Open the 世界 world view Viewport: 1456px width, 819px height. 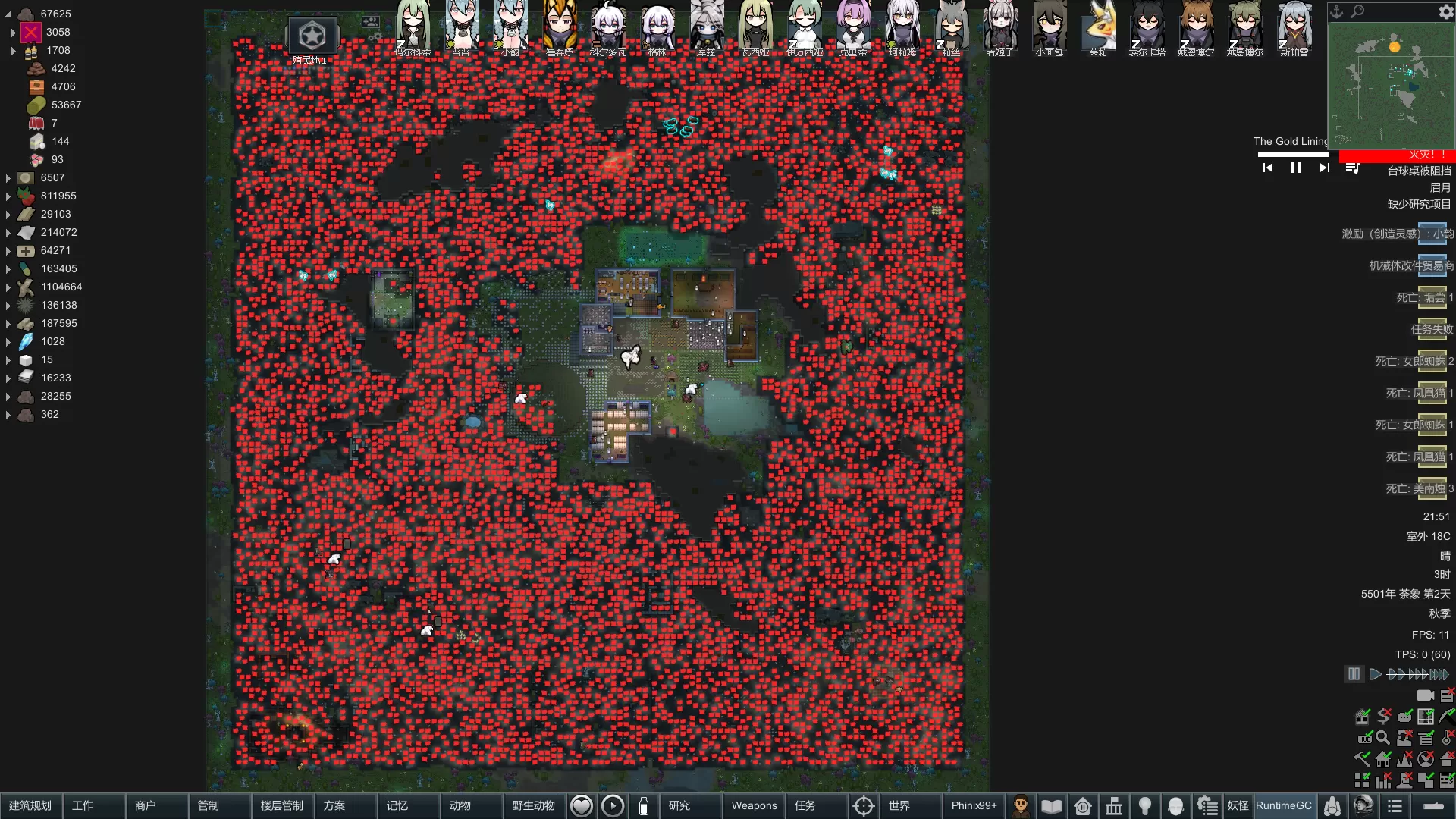[899, 805]
